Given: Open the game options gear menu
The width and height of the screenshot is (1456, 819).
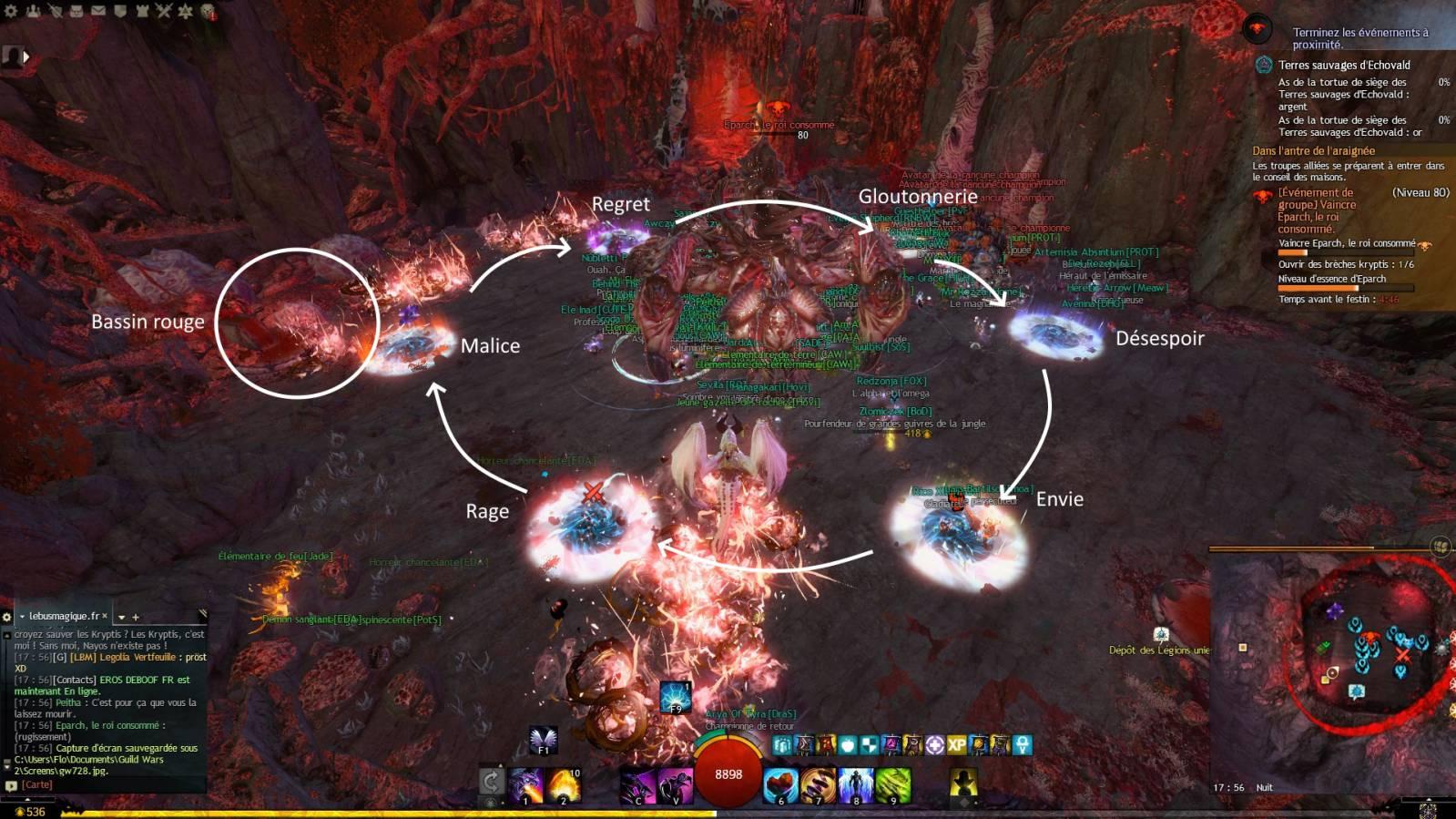Looking at the screenshot, I should point(11,11).
